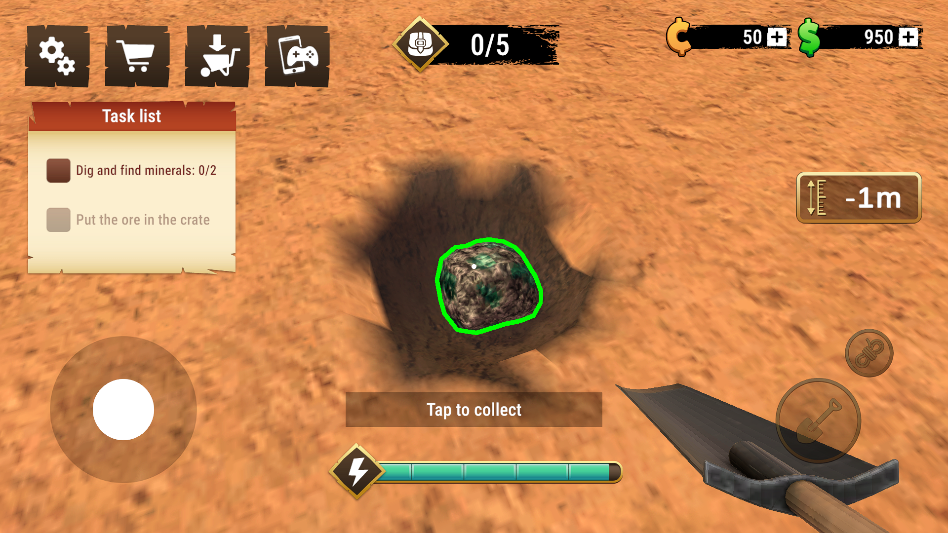
Task: Click the depth meter -1m indicator
Action: coord(859,198)
